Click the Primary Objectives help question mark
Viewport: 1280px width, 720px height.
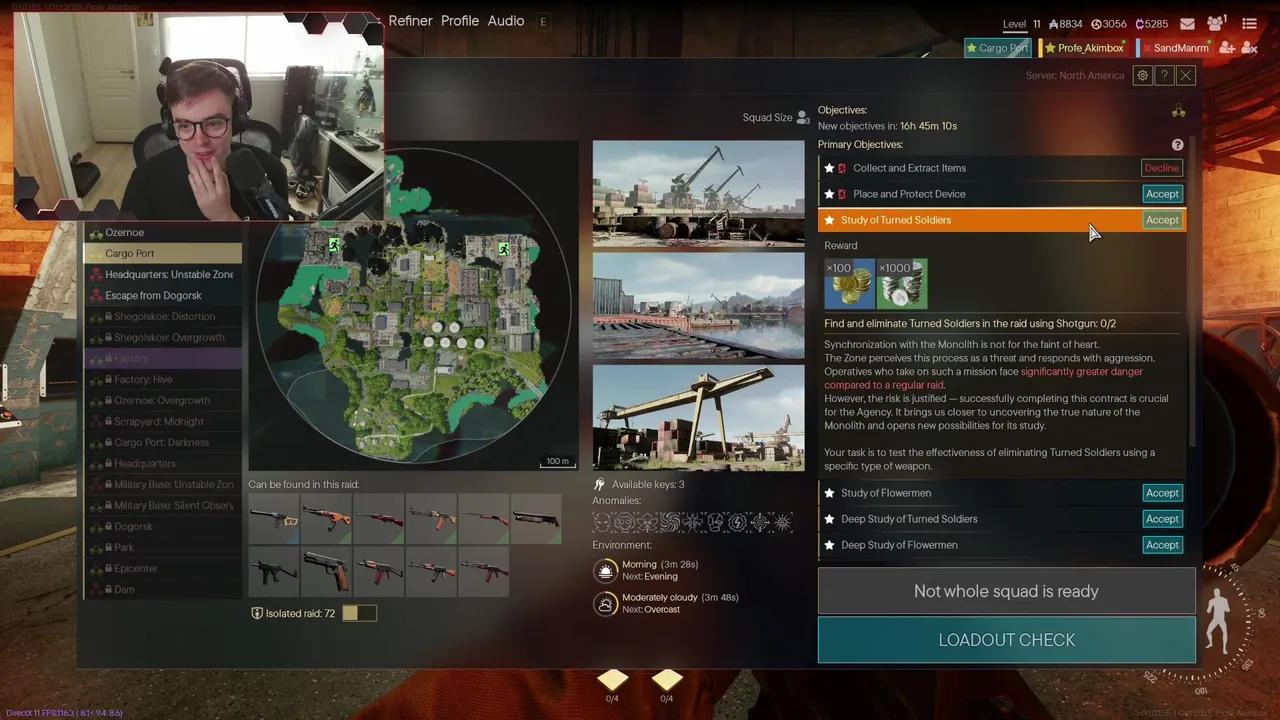coord(1177,145)
